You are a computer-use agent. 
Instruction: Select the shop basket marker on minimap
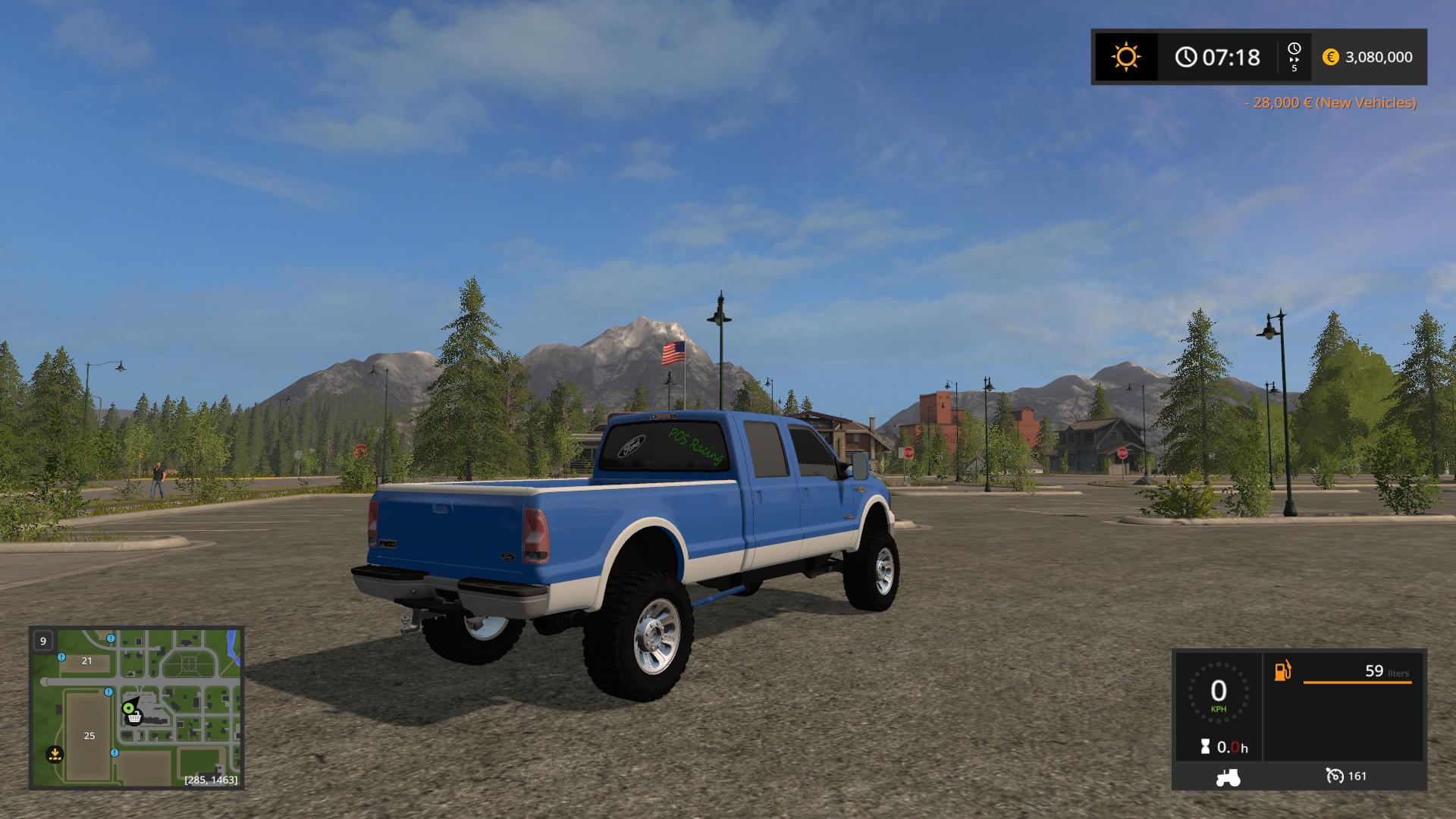(134, 717)
